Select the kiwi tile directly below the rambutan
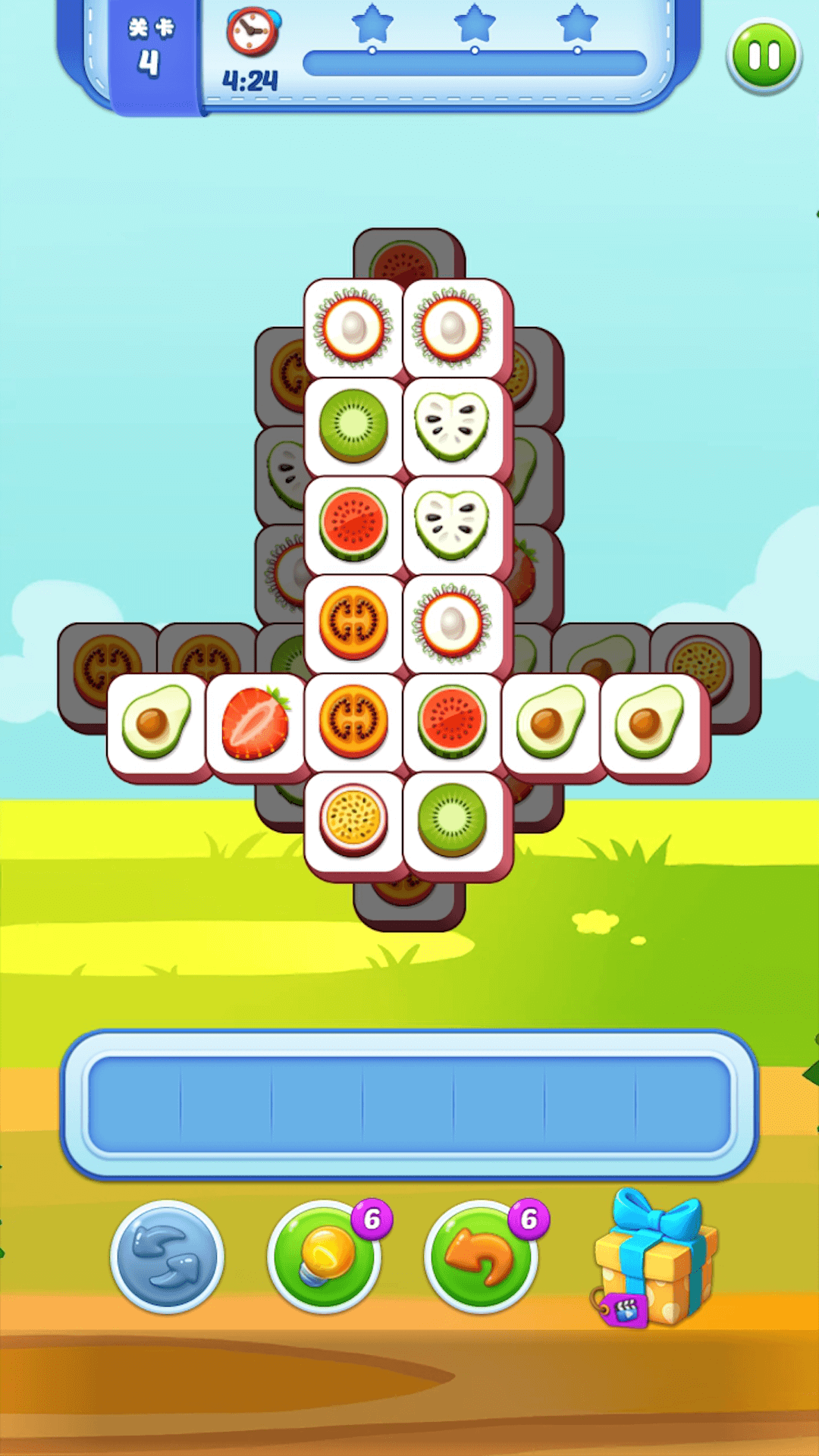Image resolution: width=819 pixels, height=1456 pixels. [x=353, y=426]
